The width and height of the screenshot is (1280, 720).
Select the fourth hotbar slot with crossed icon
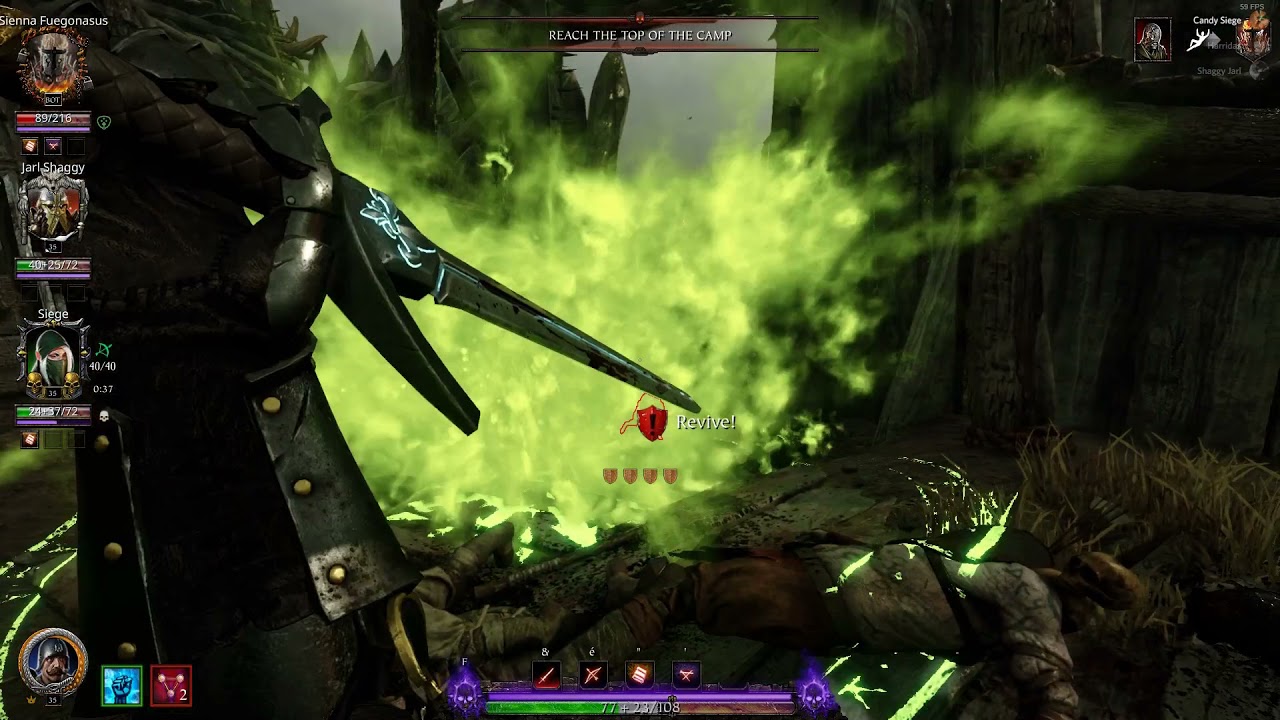click(x=686, y=676)
